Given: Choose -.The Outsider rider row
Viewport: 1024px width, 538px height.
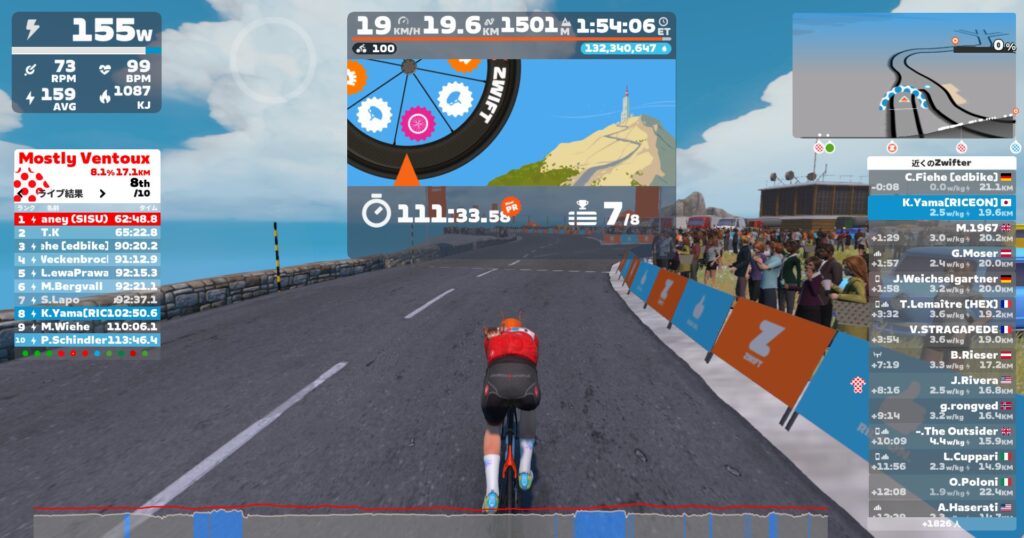Looking at the screenshot, I should click(941, 436).
